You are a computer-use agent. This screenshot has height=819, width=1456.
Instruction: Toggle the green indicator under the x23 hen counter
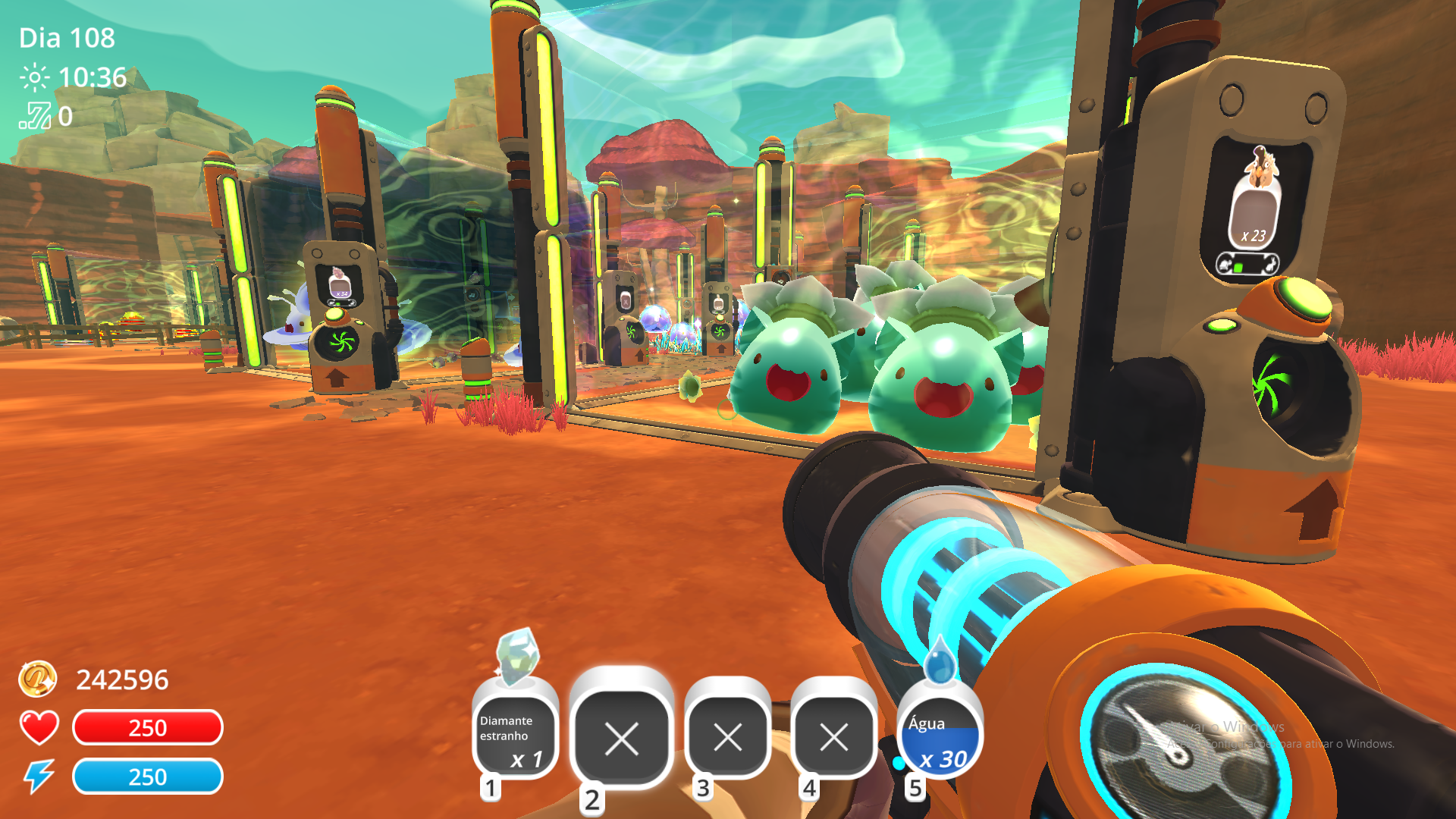(1238, 267)
